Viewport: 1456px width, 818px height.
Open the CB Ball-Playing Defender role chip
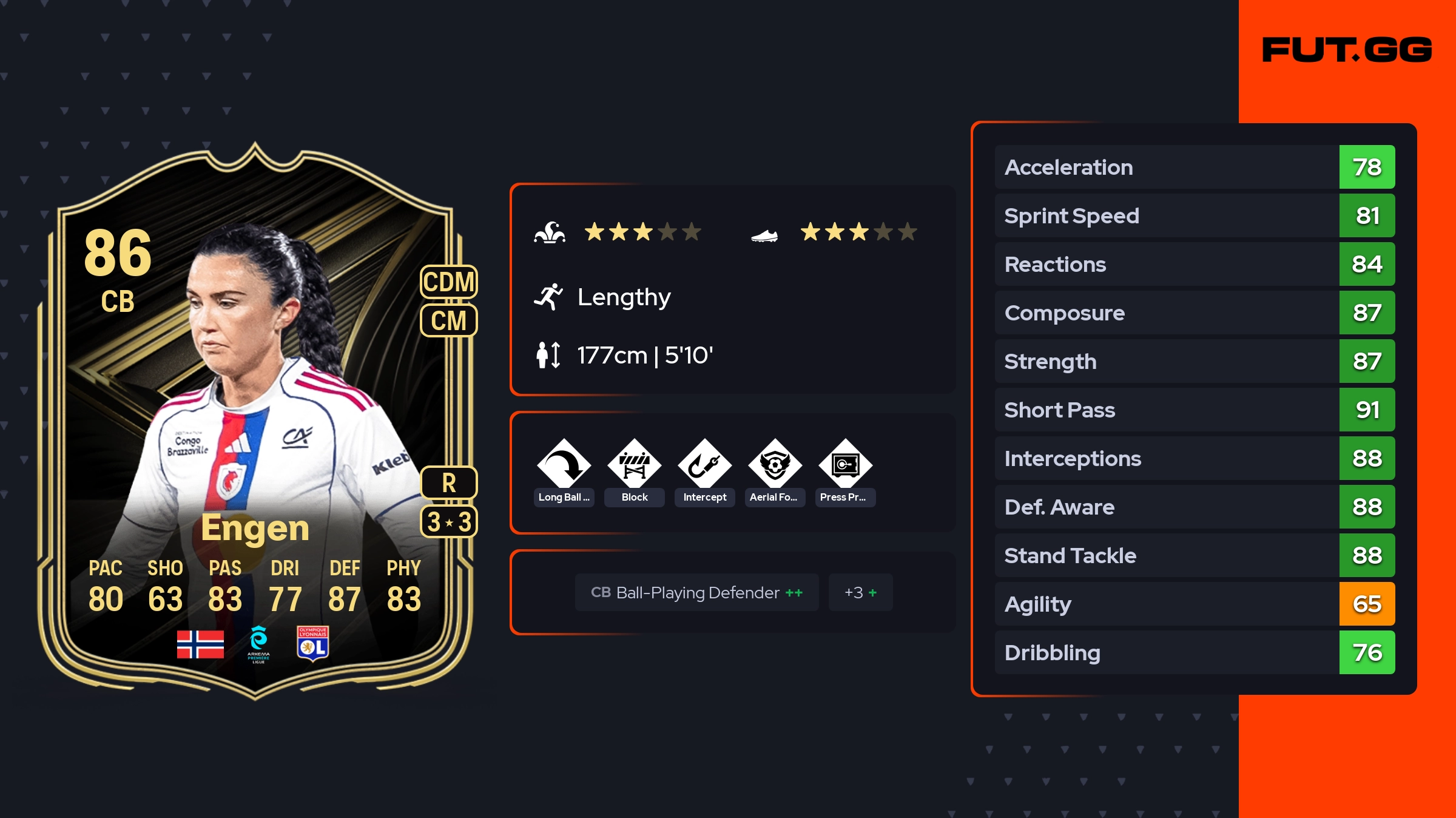tap(696, 592)
